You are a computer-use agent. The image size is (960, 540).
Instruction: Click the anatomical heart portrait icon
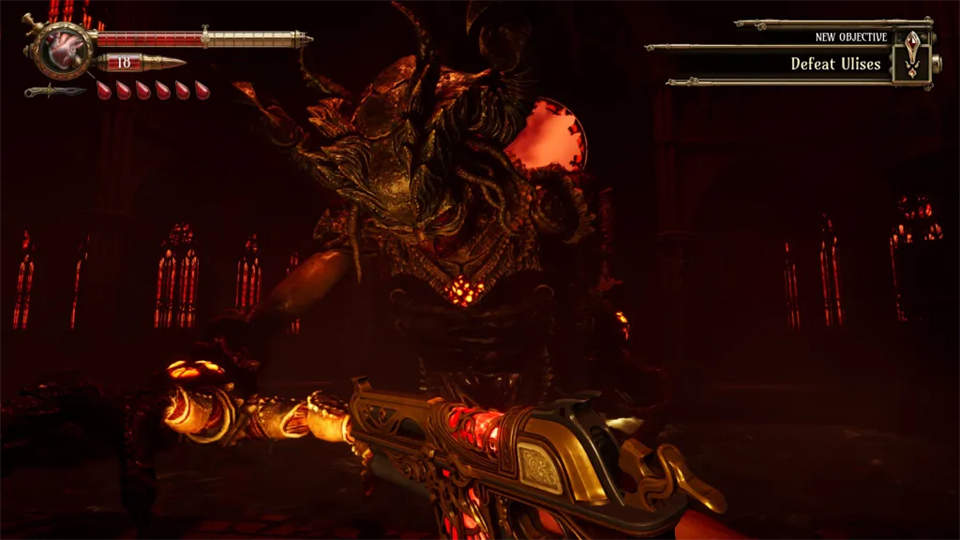[x=62, y=48]
